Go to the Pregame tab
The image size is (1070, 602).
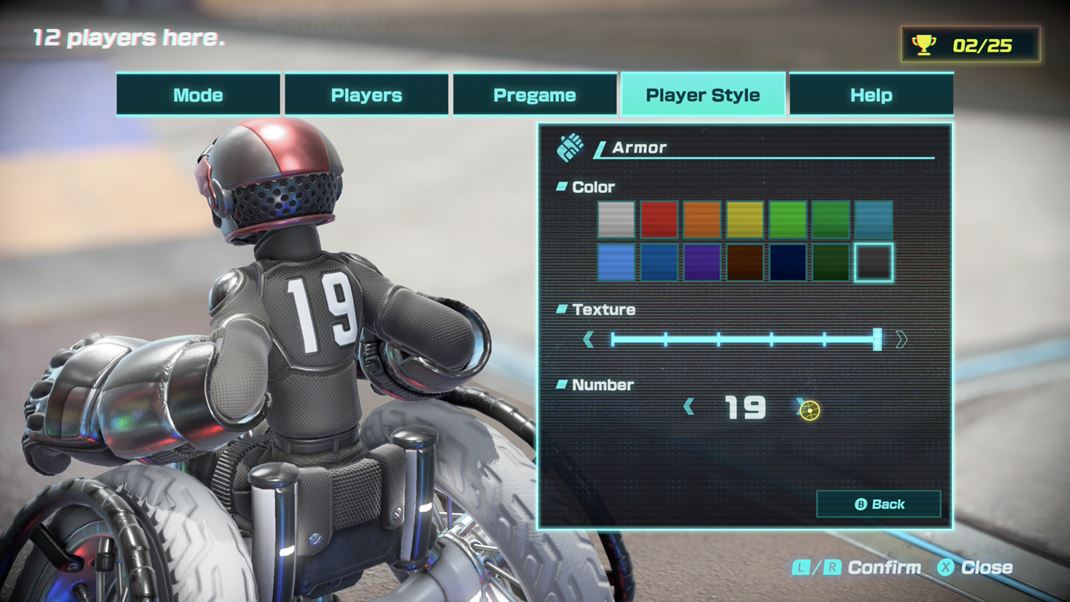534,95
